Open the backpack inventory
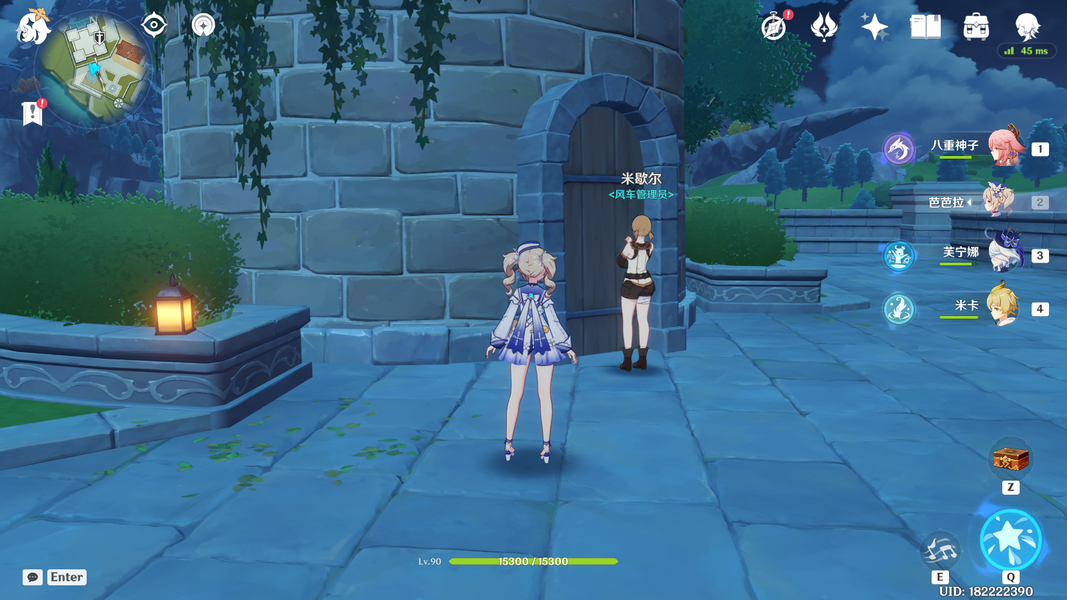This screenshot has height=600, width=1067. pyautogui.click(x=976, y=27)
